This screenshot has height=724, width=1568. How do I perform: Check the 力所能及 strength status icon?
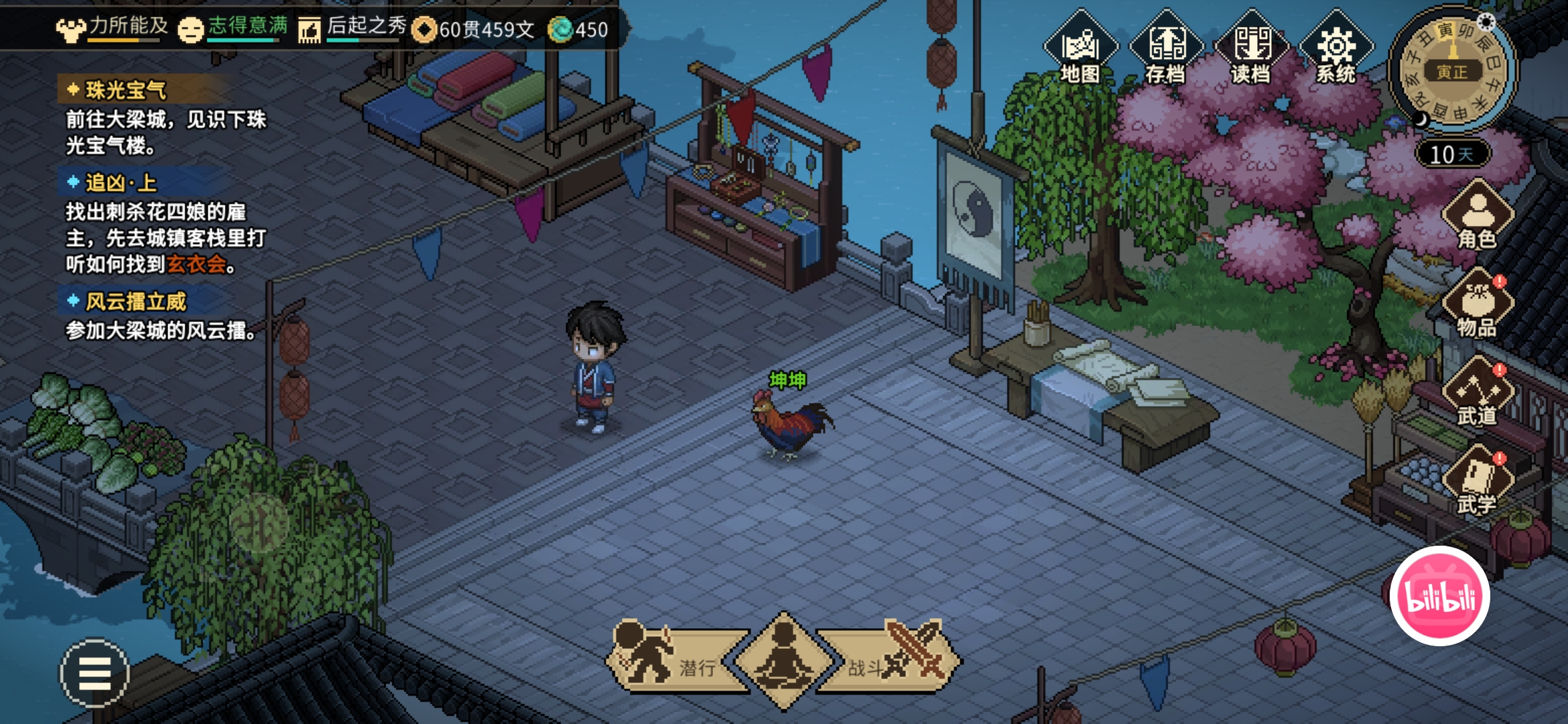tap(71, 29)
